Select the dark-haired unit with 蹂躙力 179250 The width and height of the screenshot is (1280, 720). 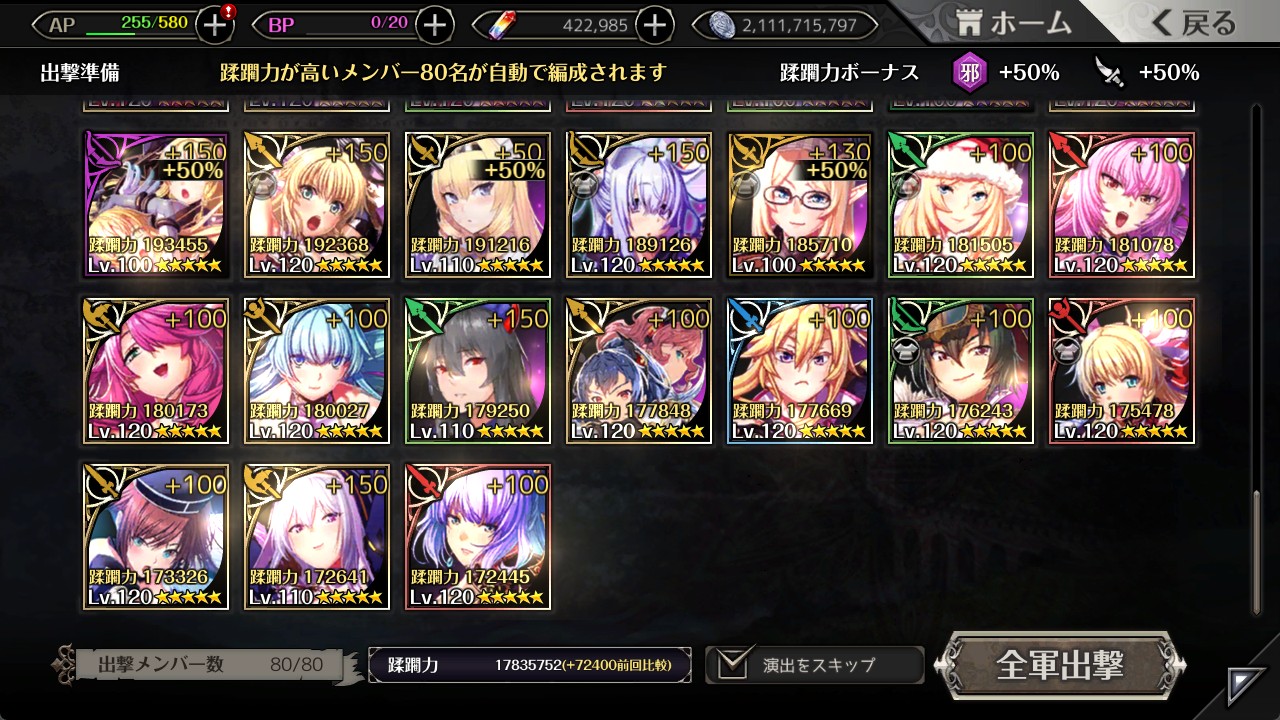(478, 371)
